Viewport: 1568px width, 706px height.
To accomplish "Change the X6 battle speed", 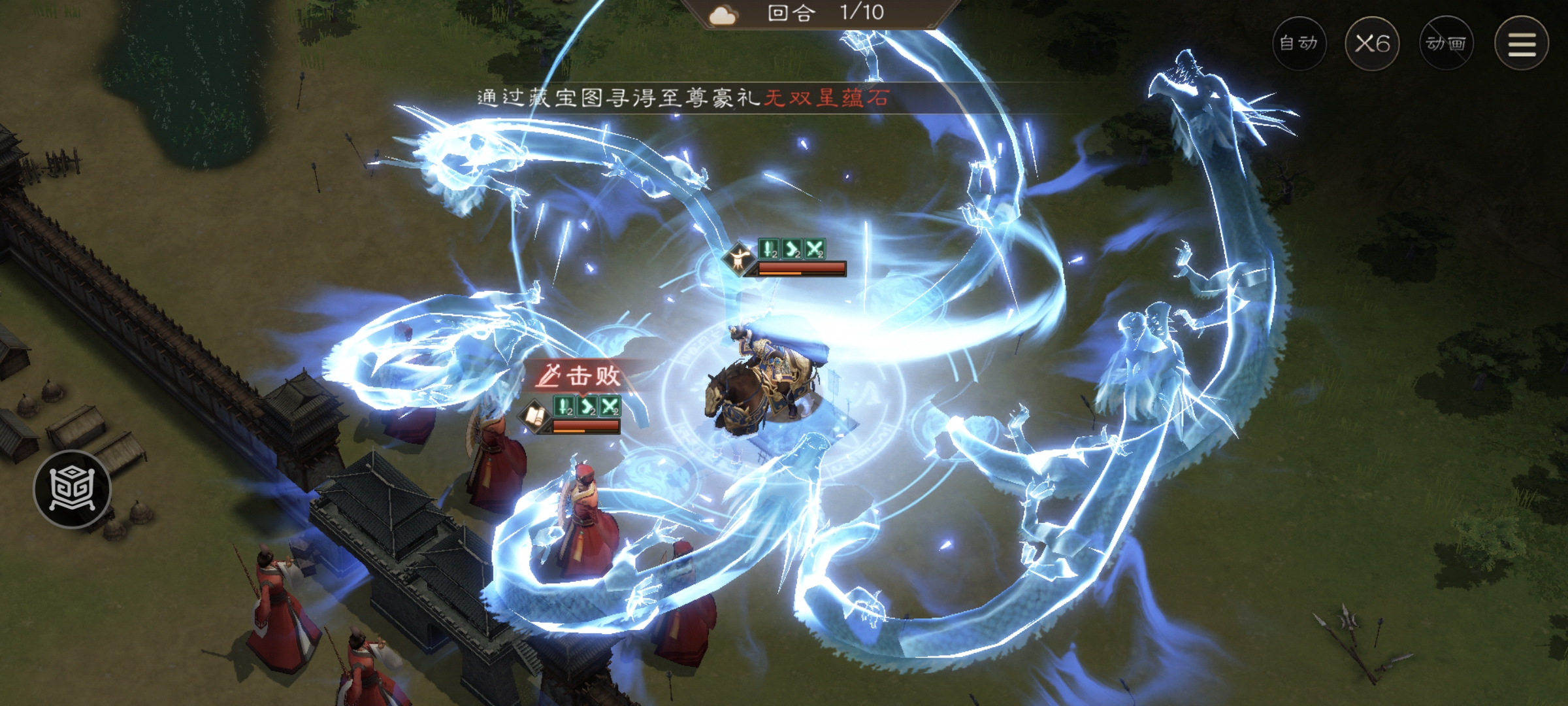I will coord(1372,44).
